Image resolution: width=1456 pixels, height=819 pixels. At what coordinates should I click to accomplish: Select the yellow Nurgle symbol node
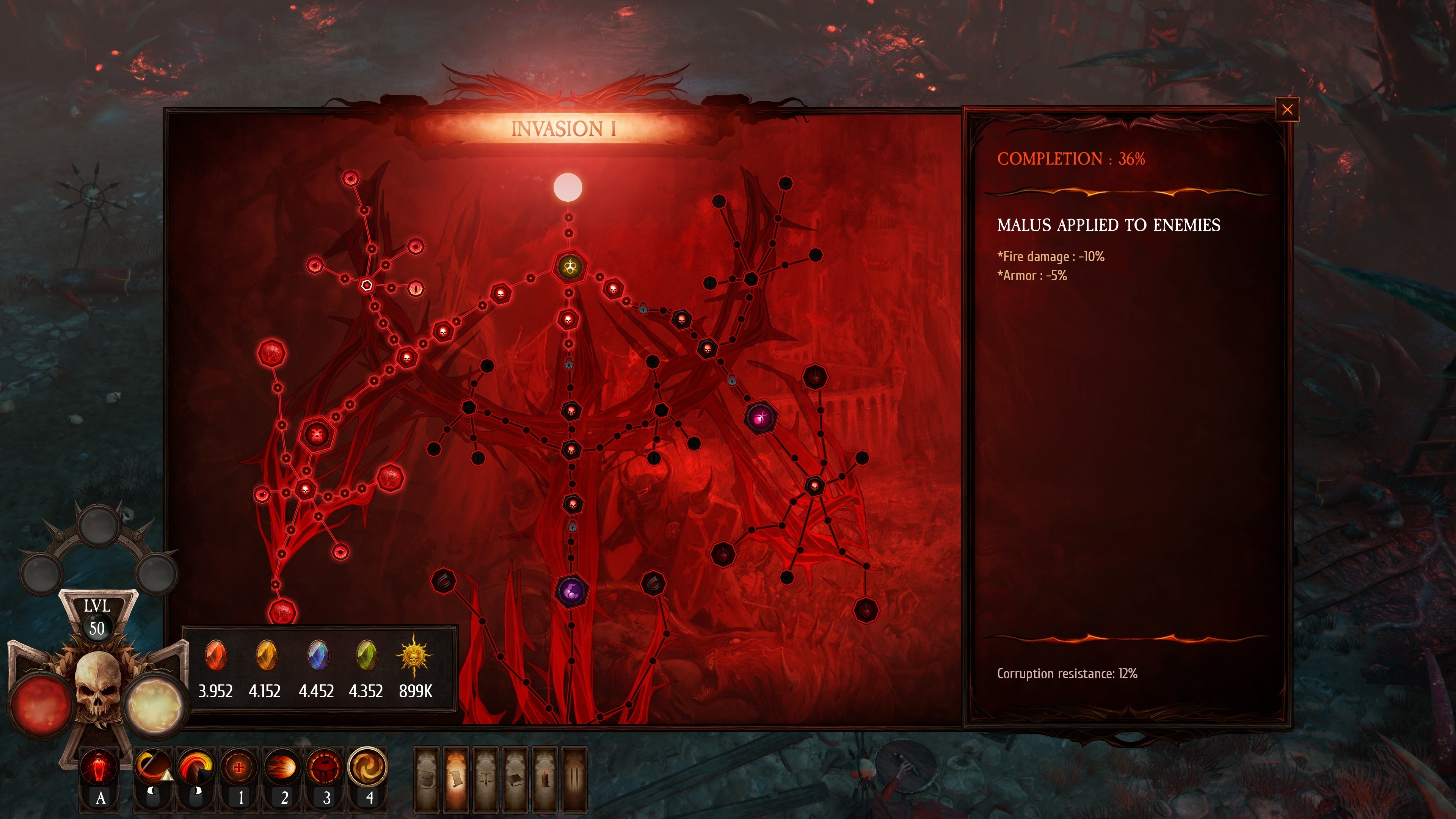tap(570, 266)
